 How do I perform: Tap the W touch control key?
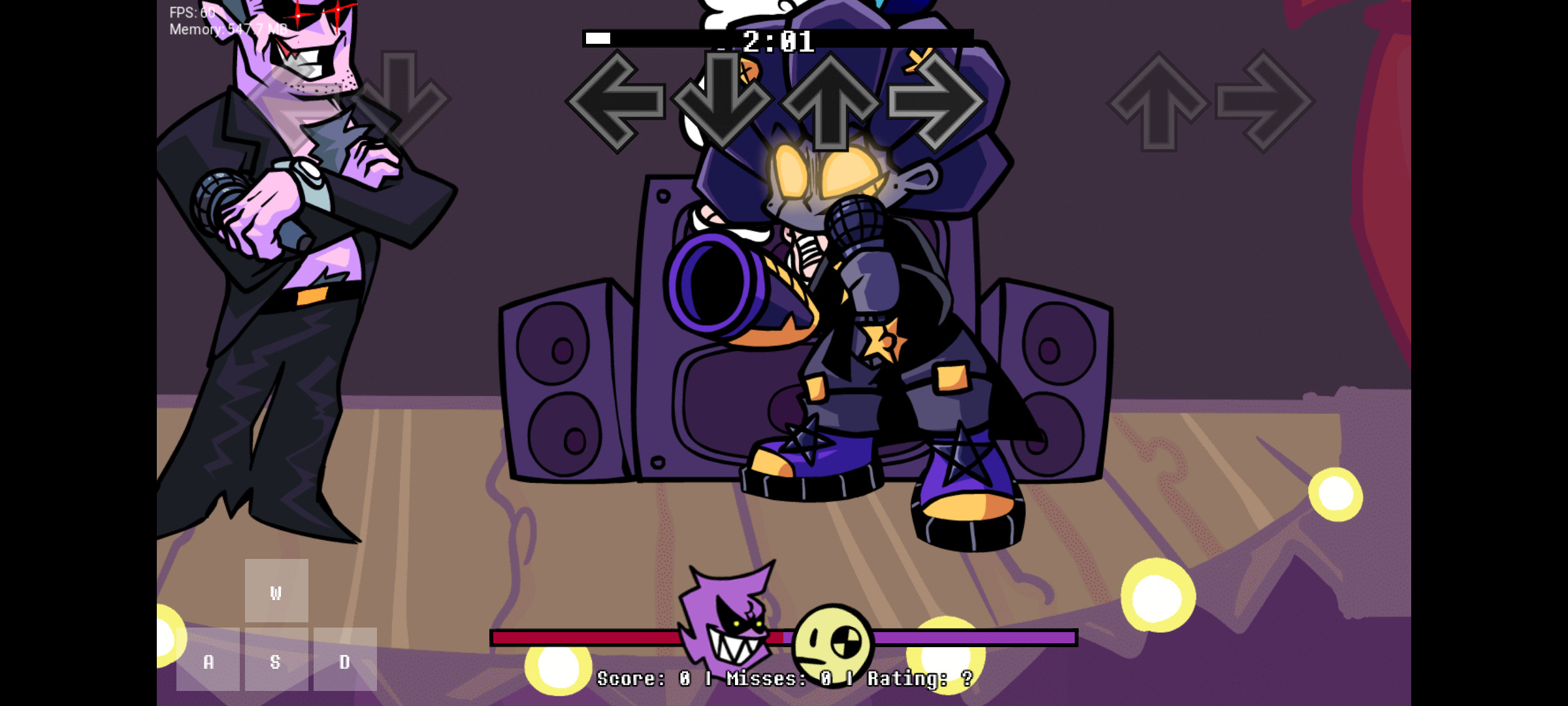click(x=276, y=592)
